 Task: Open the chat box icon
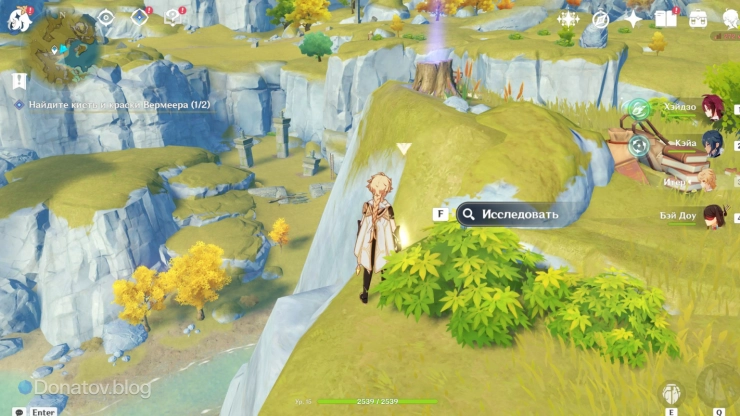pyautogui.click(x=20, y=411)
